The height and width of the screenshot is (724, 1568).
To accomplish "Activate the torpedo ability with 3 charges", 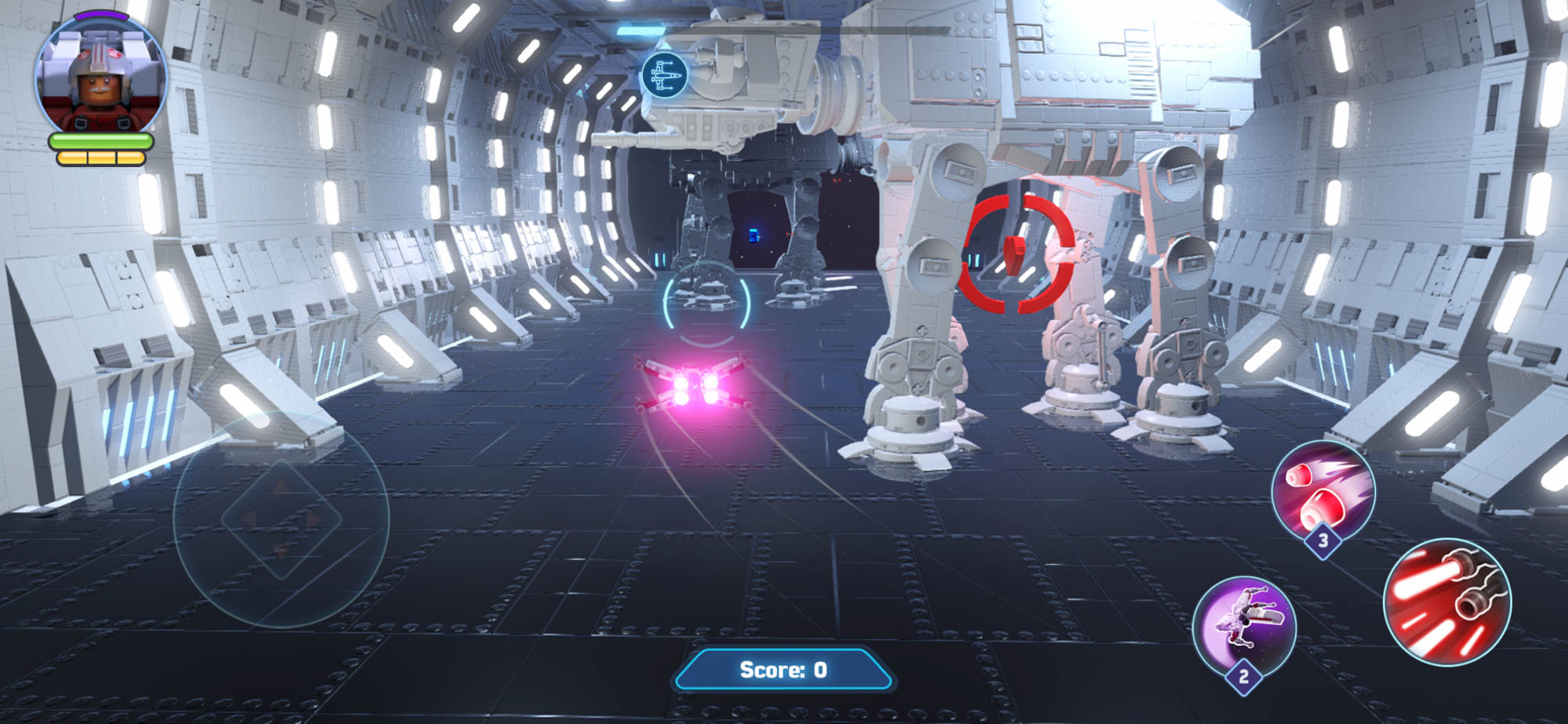I will tap(1323, 493).
